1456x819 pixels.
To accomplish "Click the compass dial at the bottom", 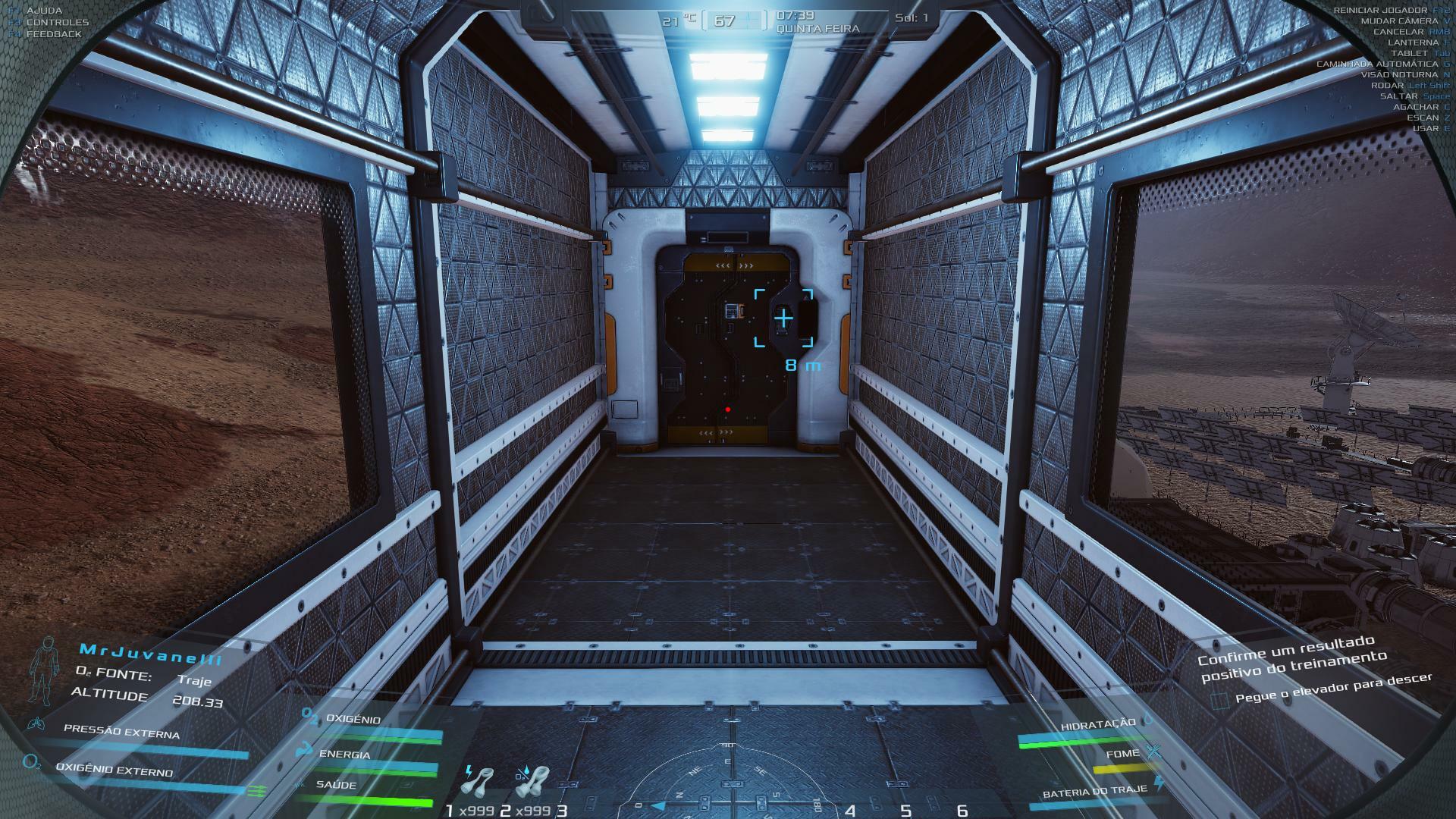I will (730, 781).
